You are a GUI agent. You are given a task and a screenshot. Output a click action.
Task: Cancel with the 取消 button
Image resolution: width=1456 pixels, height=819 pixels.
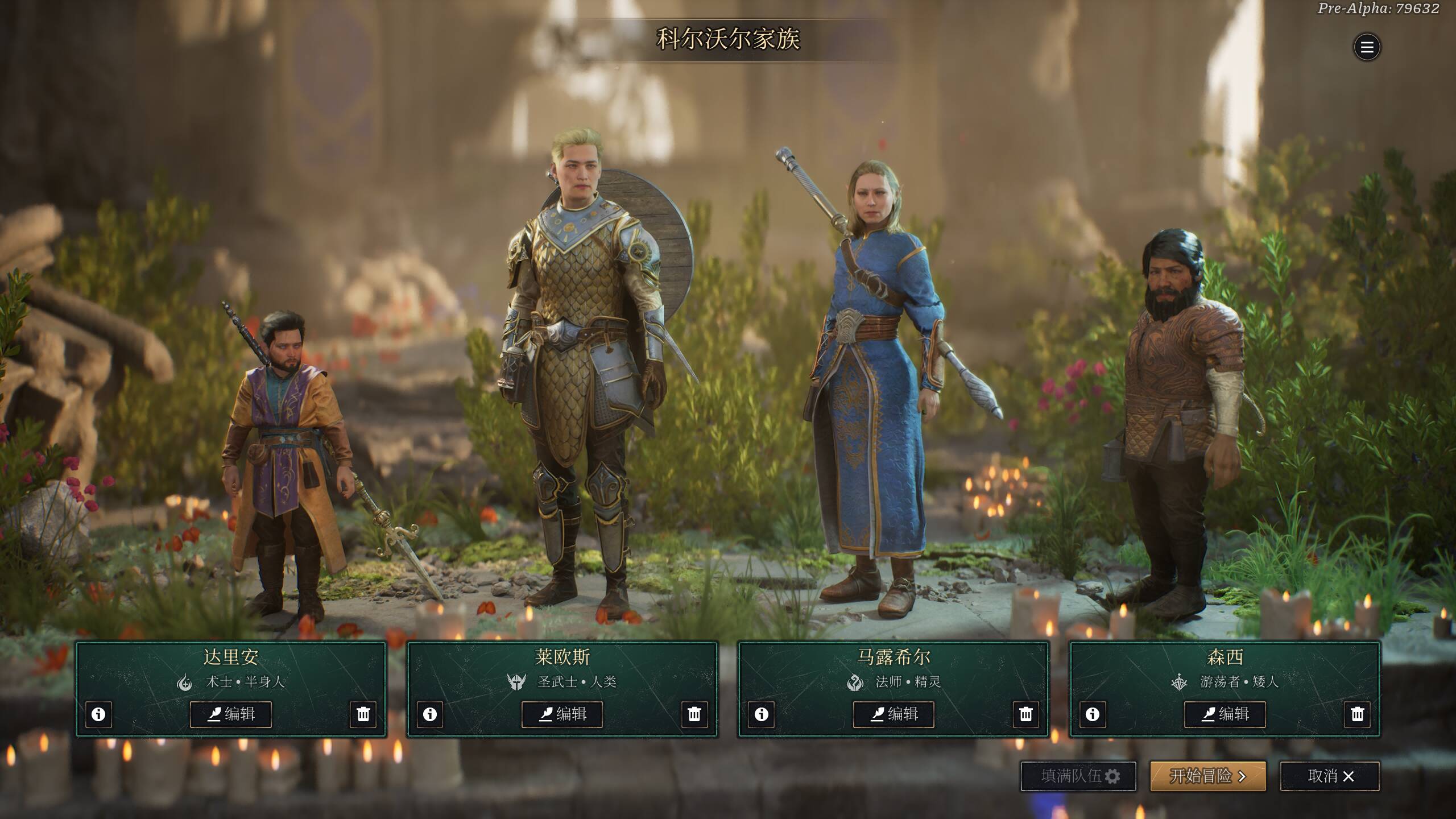1330,776
